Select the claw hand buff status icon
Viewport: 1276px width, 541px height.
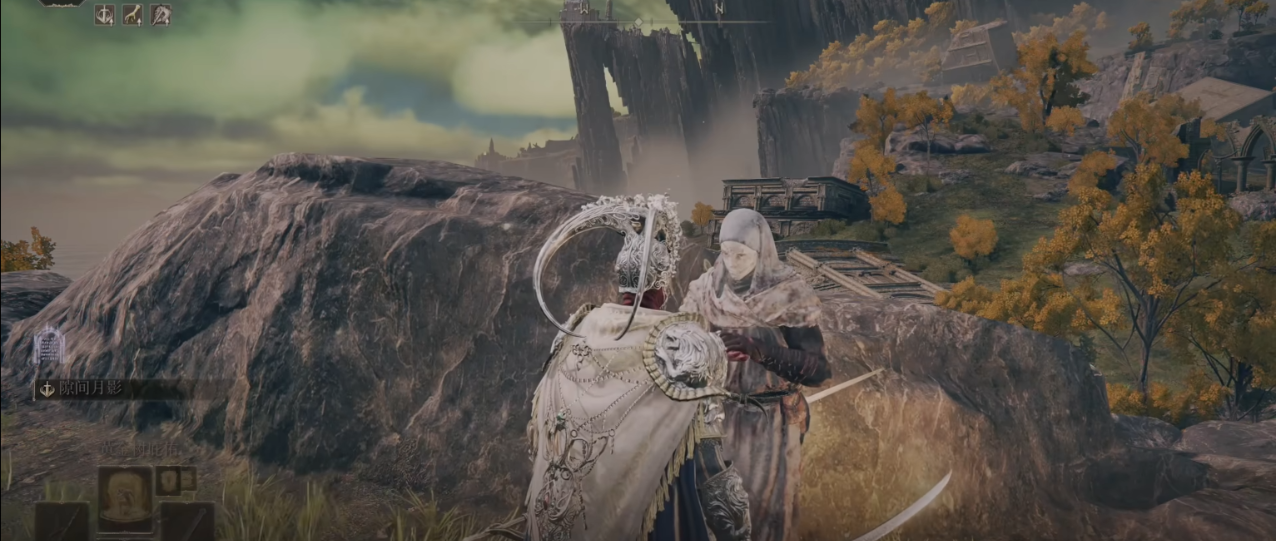pyautogui.click(x=132, y=14)
